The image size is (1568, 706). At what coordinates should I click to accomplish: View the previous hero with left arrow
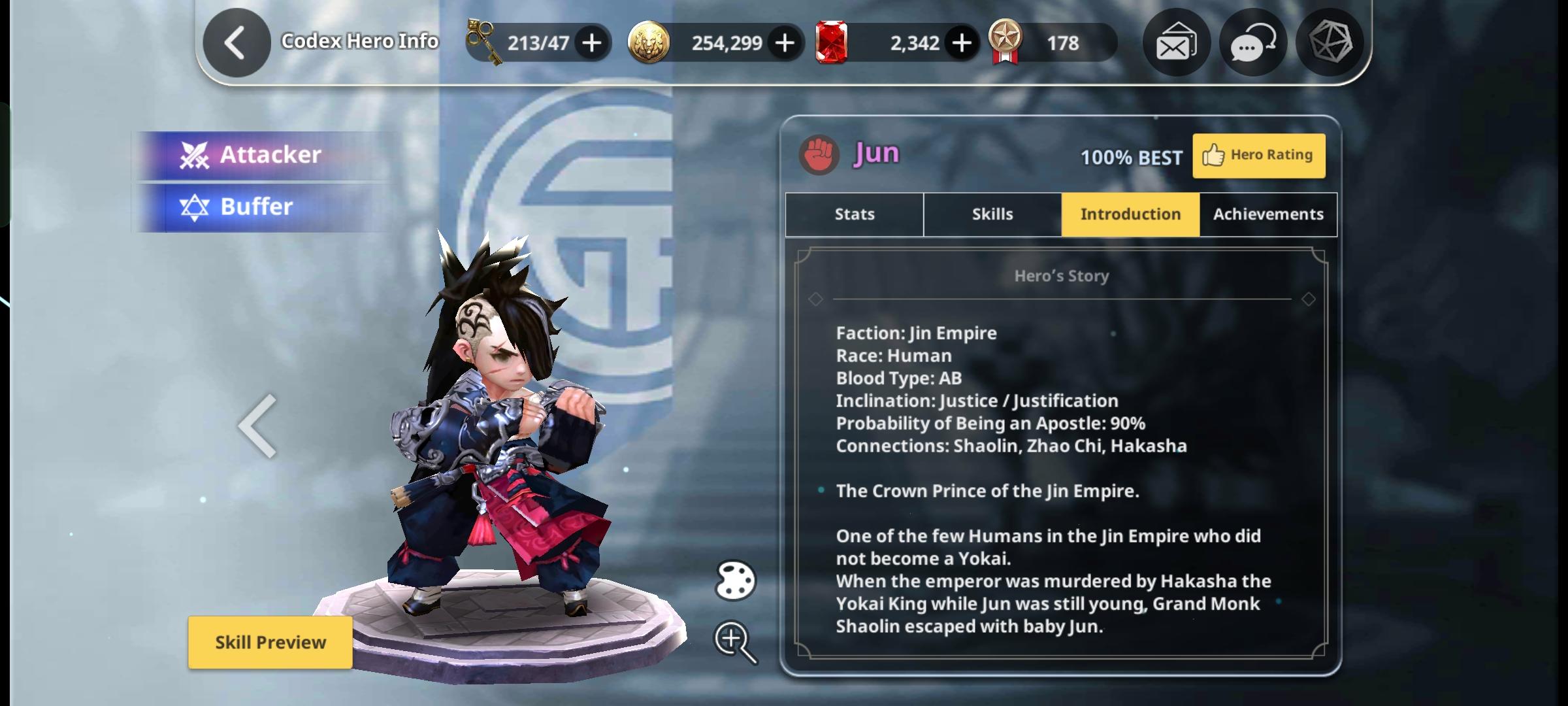click(258, 426)
